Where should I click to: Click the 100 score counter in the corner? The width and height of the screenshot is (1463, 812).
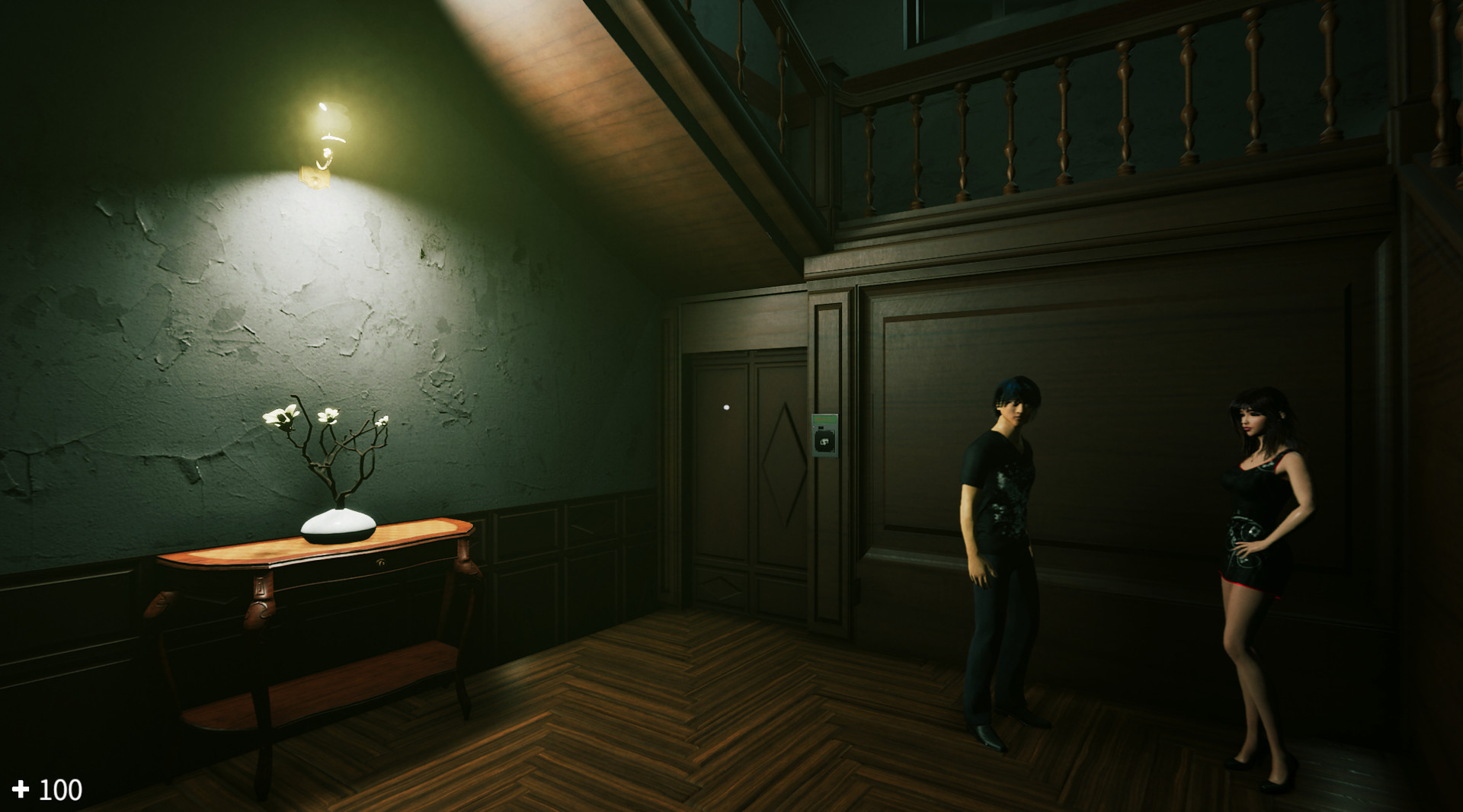(61, 791)
